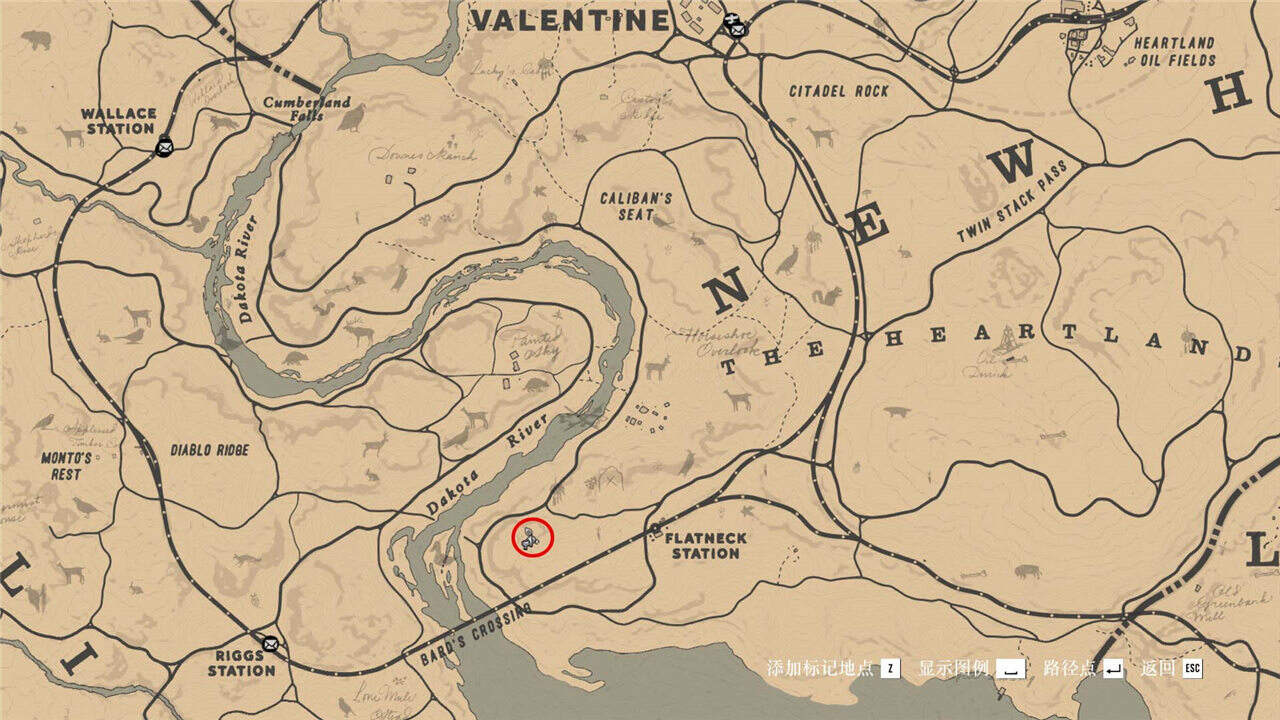Click the Wallace Station post office marker

point(165,147)
